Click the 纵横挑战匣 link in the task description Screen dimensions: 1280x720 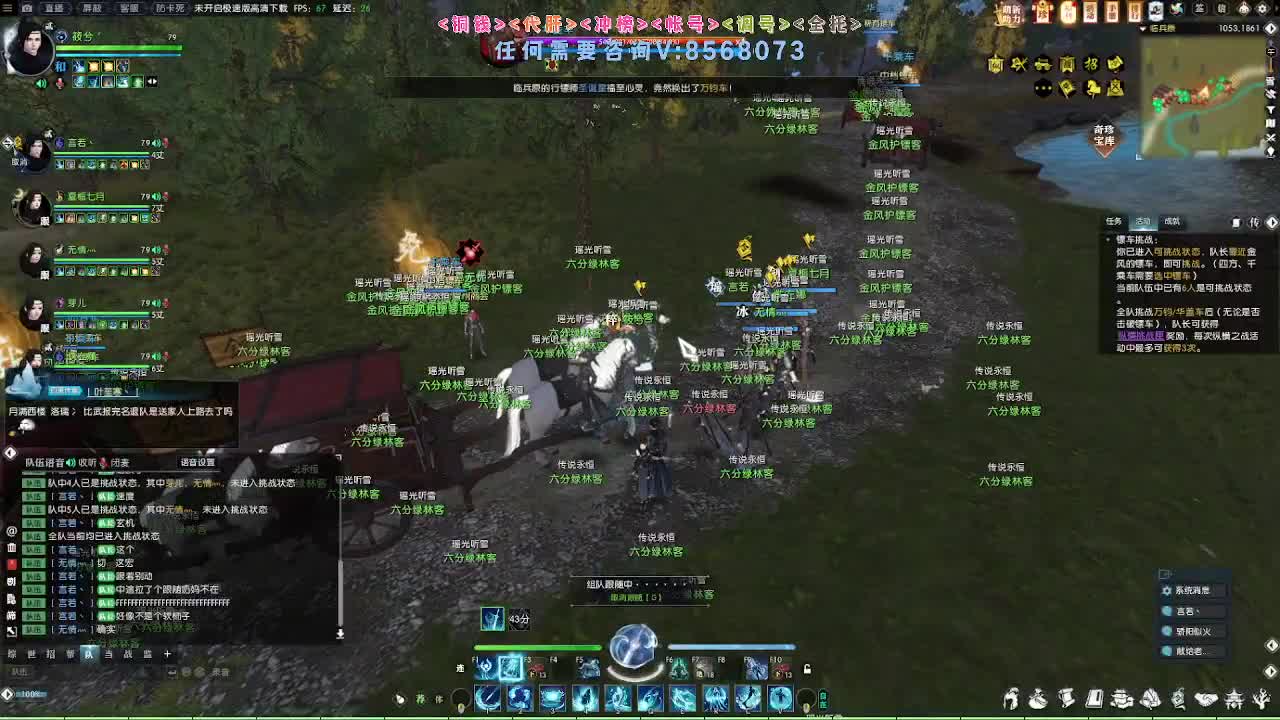[1140, 333]
